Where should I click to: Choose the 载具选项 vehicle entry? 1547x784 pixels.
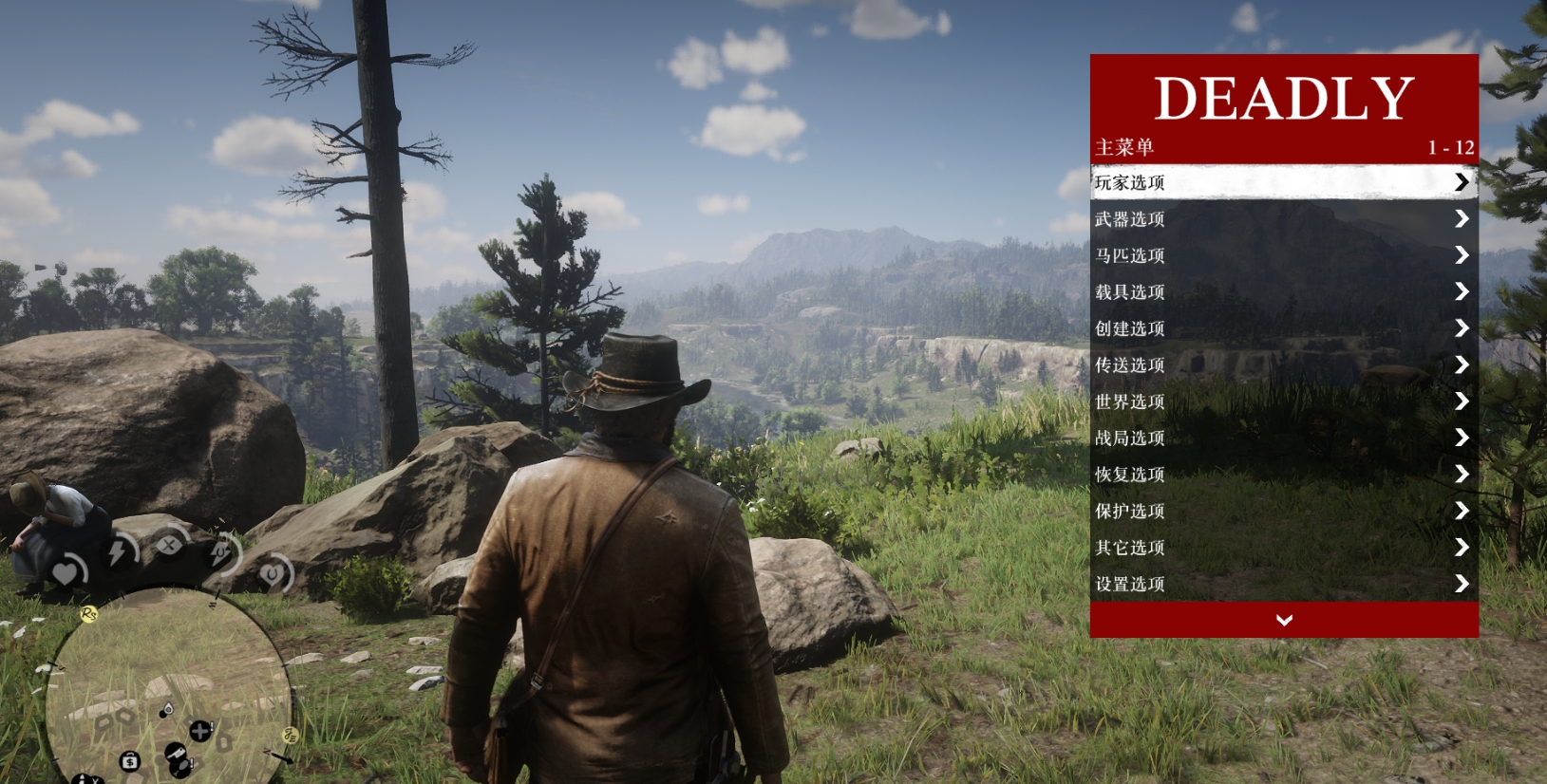[x=1283, y=292]
